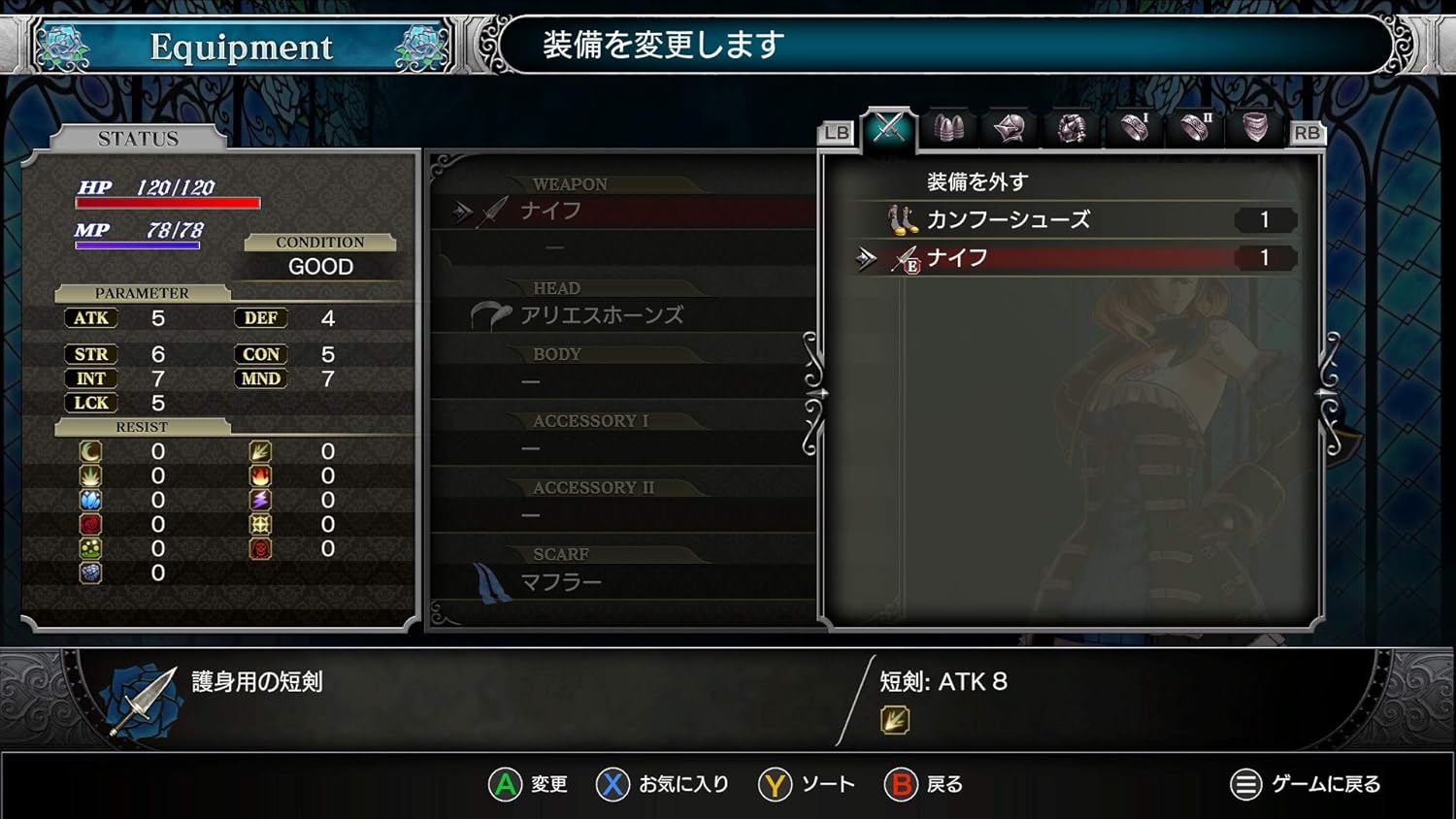This screenshot has height=819, width=1456.
Task: Choose 装備を外す to unequip the weapon
Action: tap(976, 180)
